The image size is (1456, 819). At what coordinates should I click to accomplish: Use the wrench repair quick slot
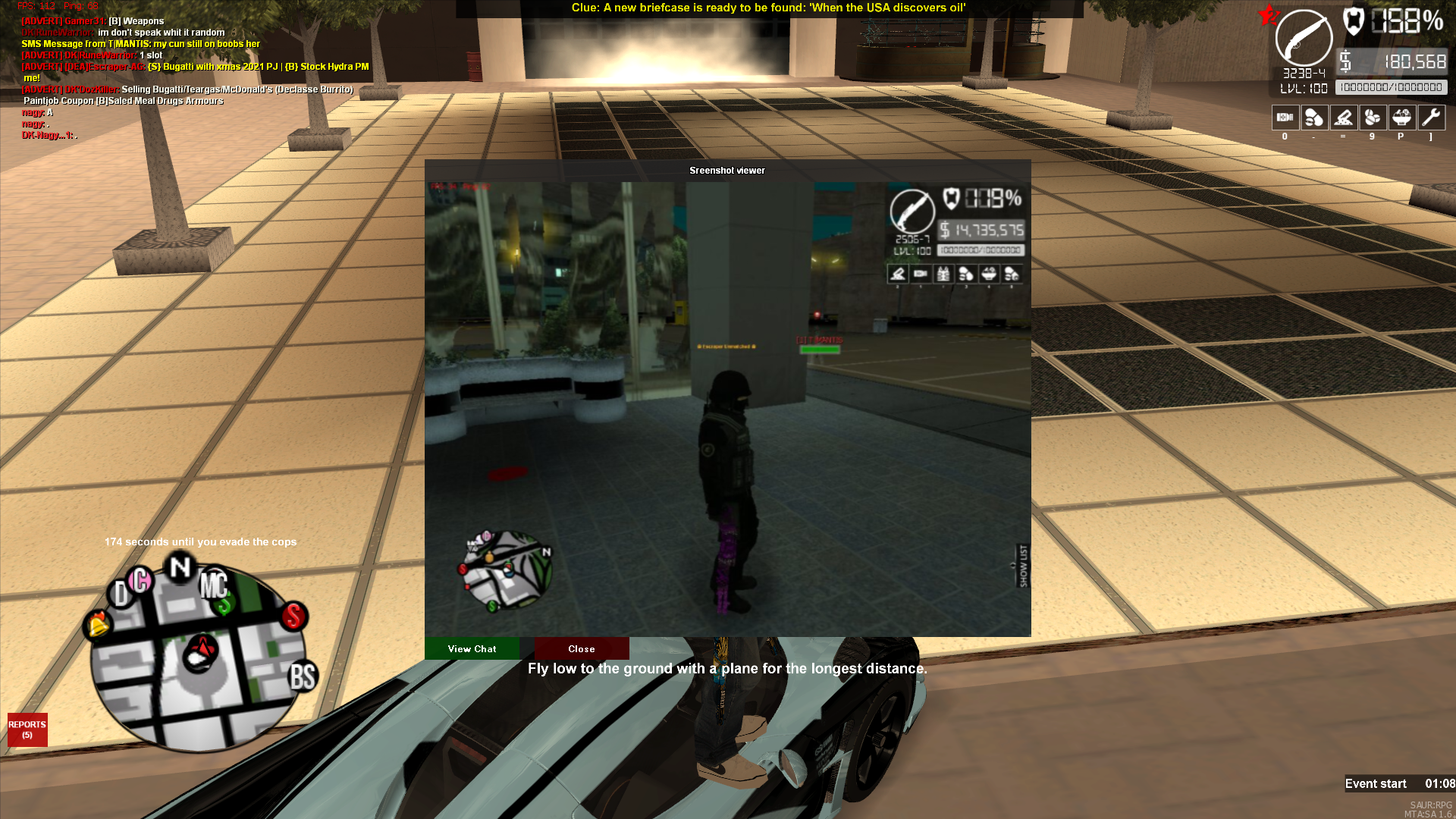click(1431, 118)
